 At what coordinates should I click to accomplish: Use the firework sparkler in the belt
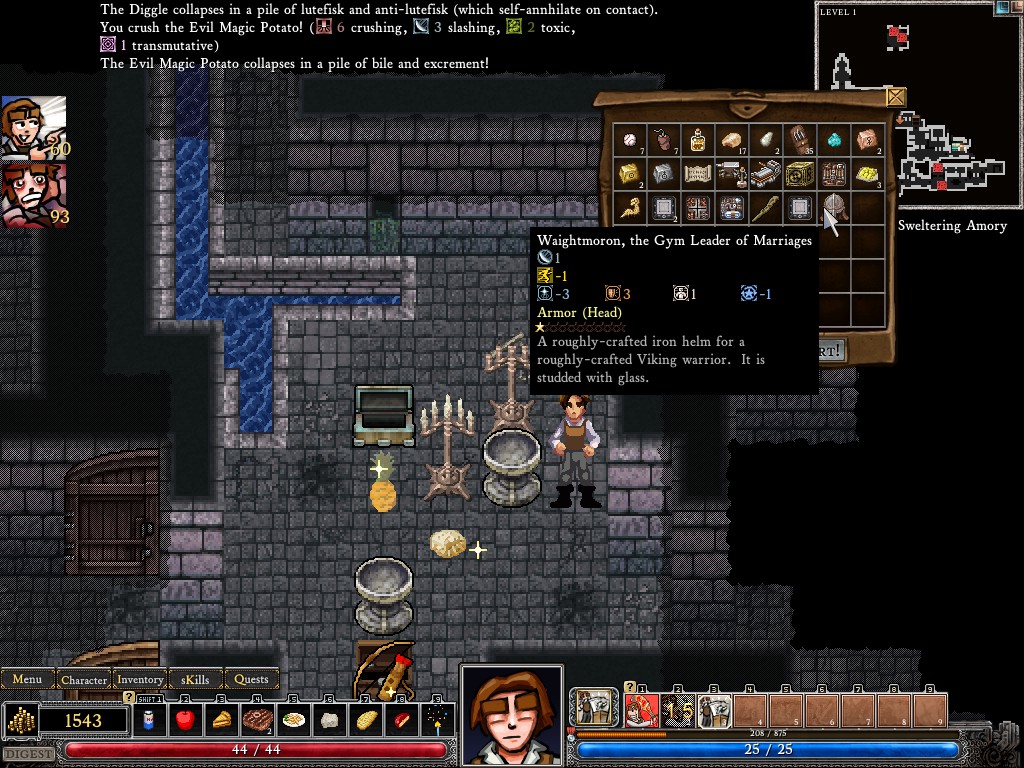click(x=437, y=719)
